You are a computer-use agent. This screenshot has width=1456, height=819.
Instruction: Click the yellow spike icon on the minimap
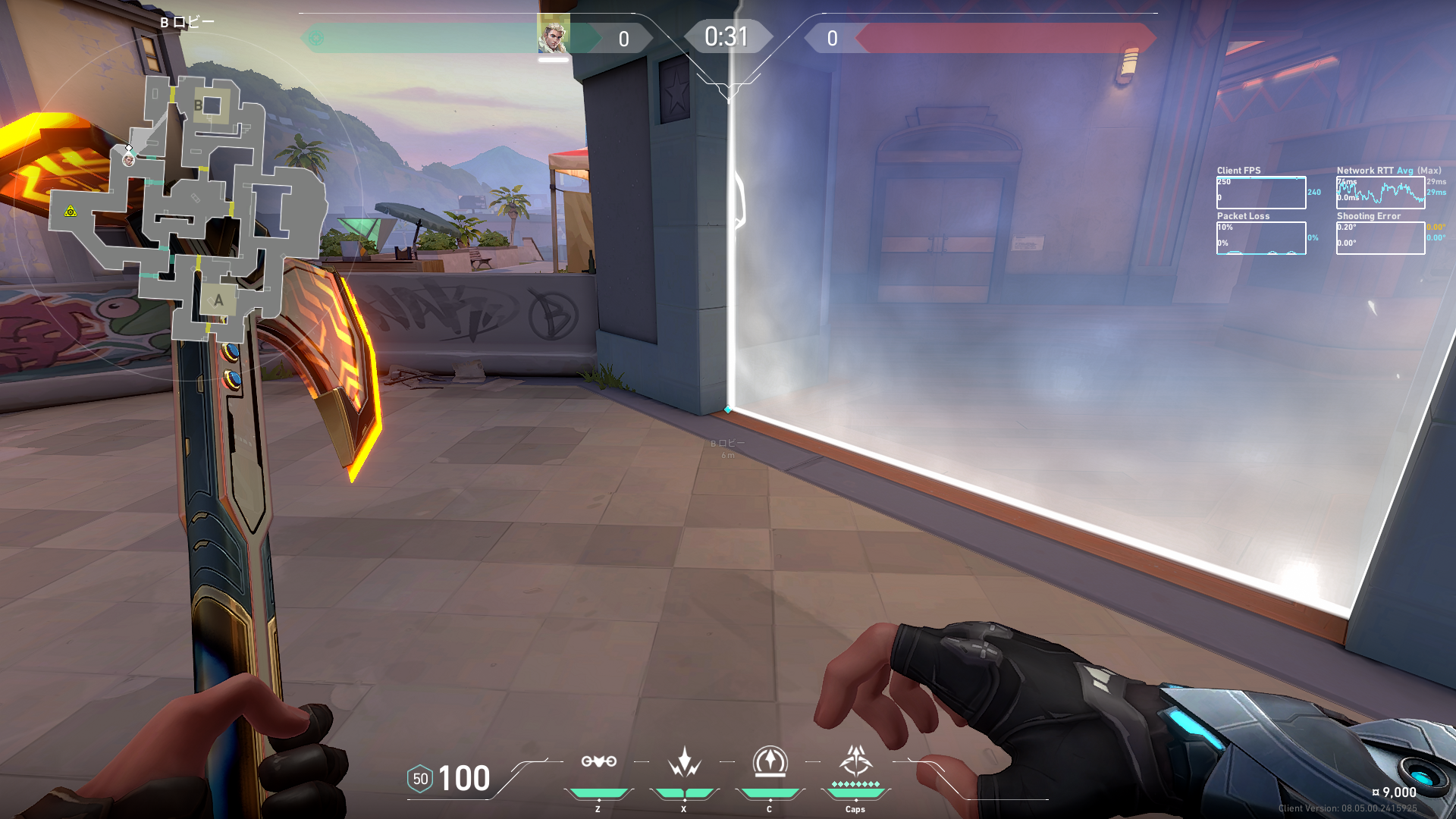(71, 212)
